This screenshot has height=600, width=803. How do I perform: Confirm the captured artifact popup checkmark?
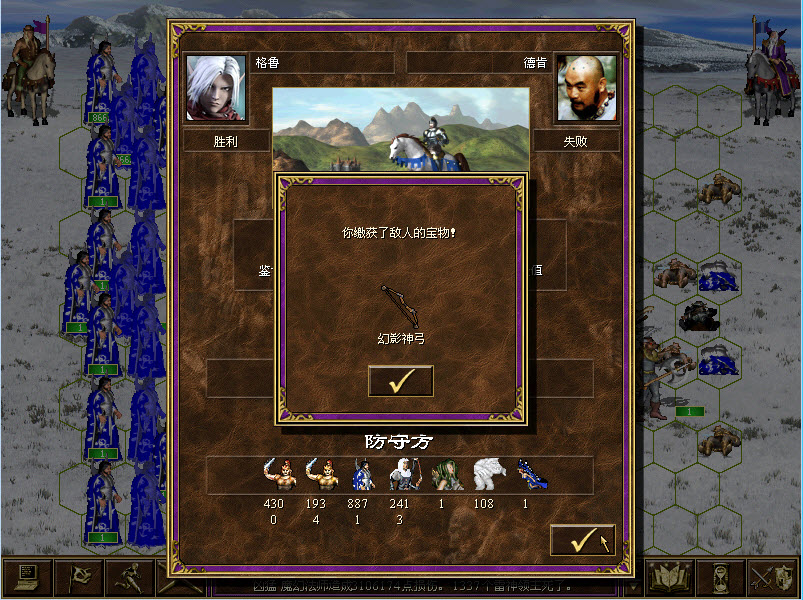[x=400, y=381]
